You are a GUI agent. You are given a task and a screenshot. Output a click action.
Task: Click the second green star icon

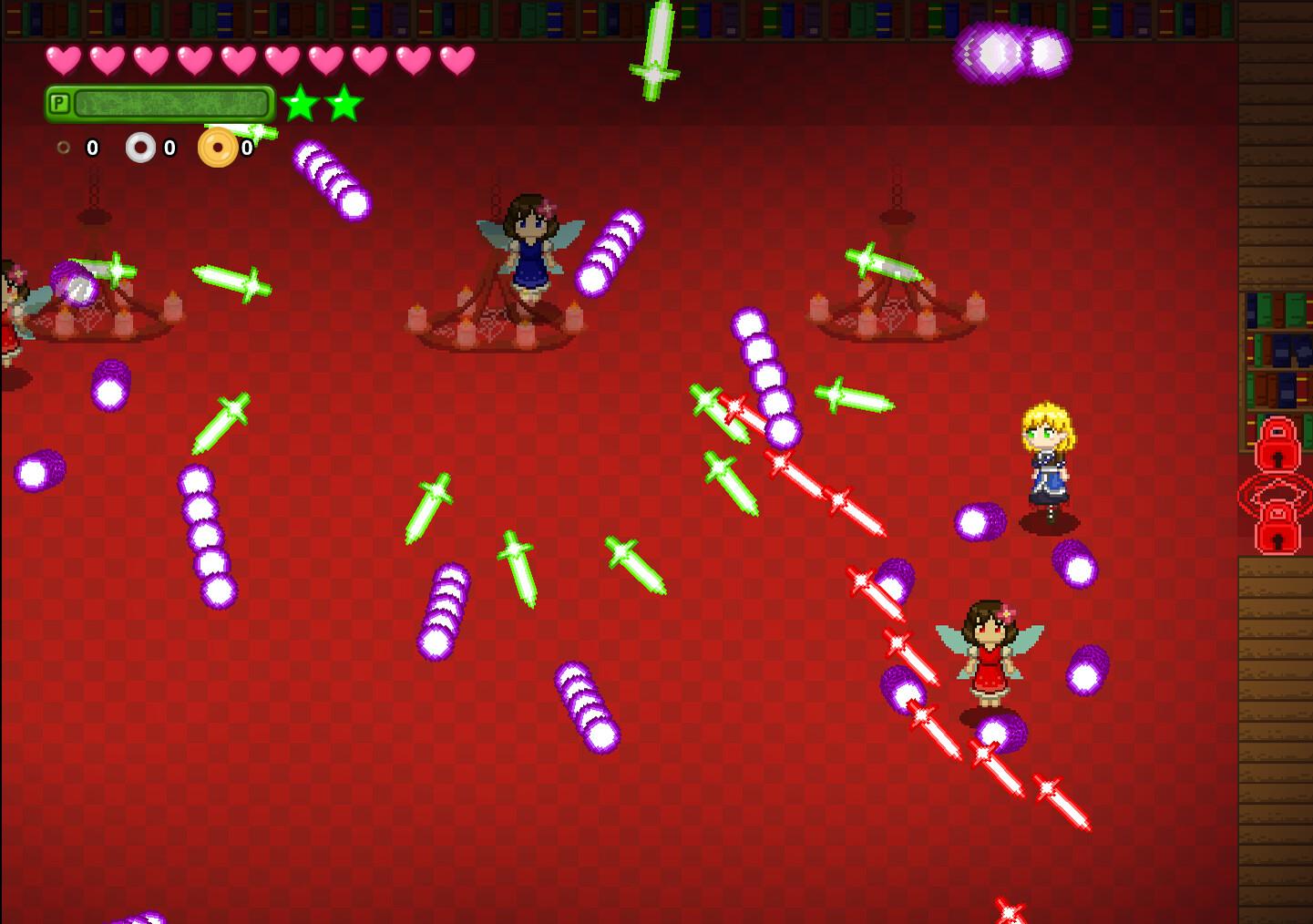pos(344,104)
